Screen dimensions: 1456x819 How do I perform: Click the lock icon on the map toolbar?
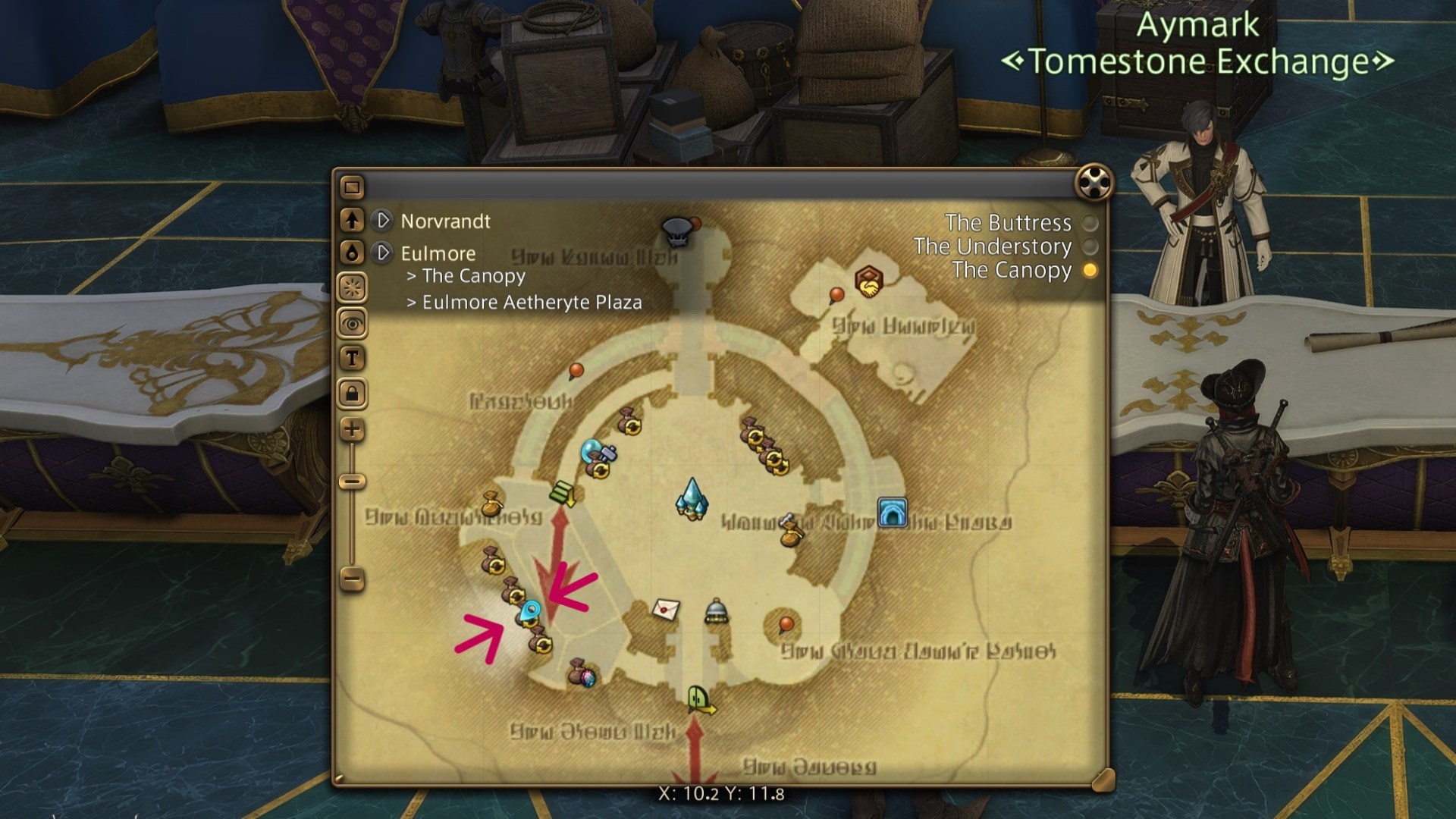[x=351, y=394]
